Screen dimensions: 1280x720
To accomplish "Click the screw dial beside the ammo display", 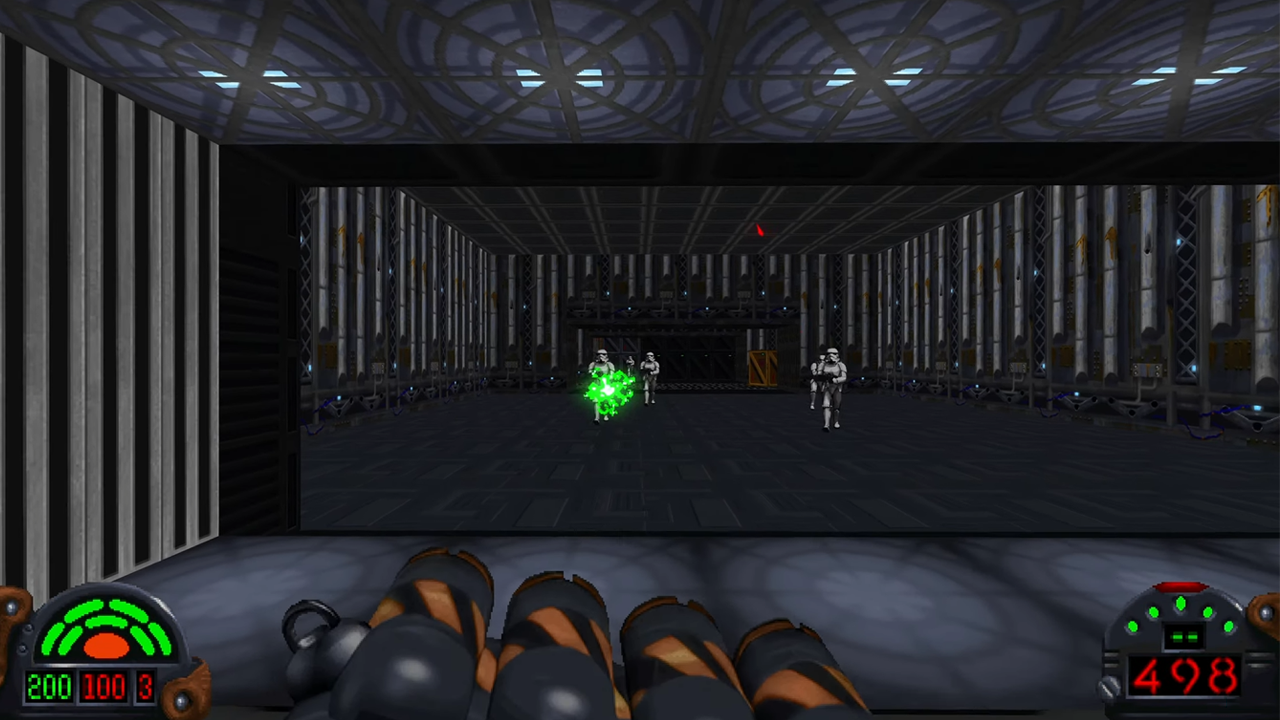I will (x=1109, y=686).
